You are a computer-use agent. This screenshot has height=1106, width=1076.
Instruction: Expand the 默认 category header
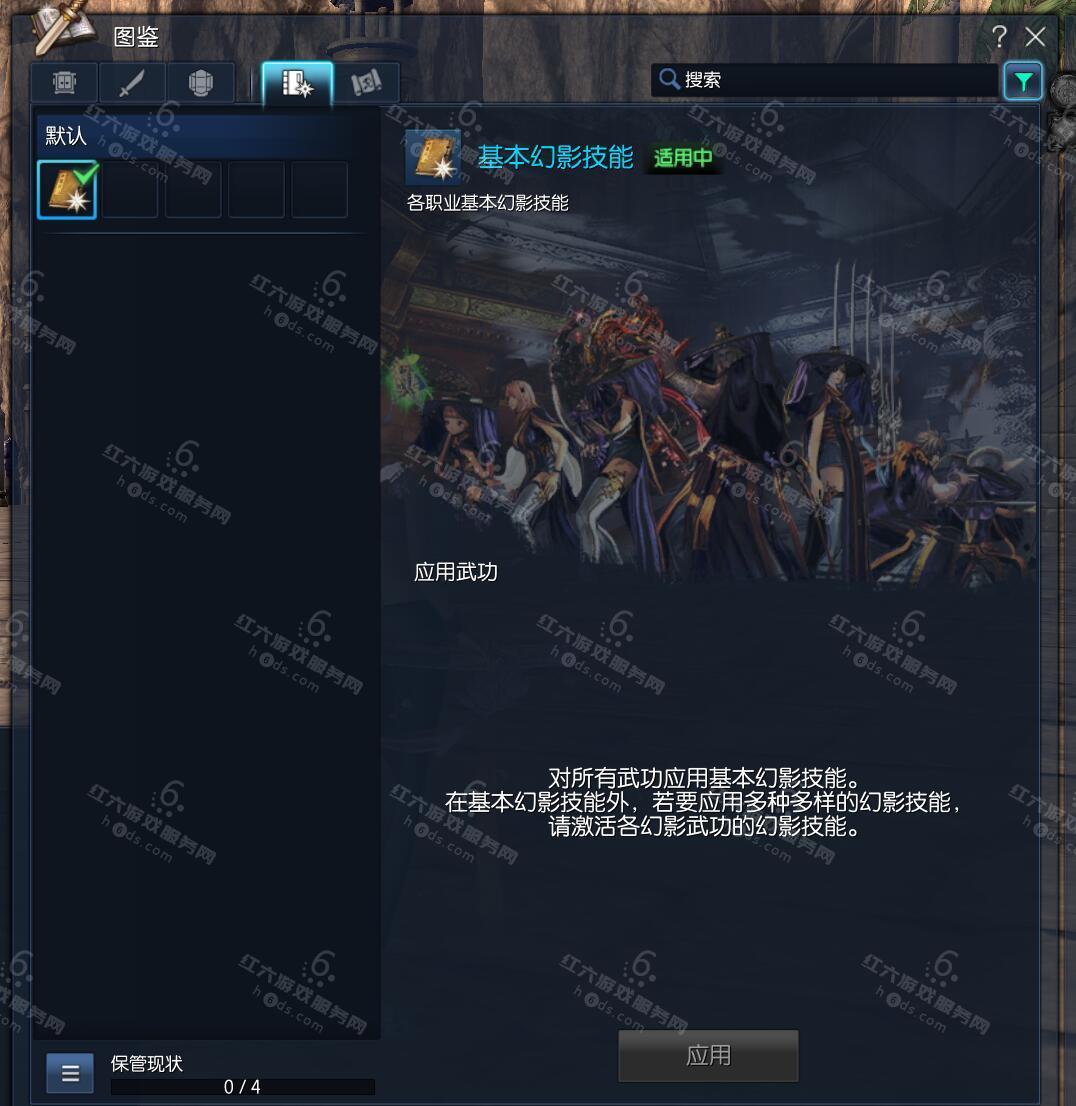point(200,136)
